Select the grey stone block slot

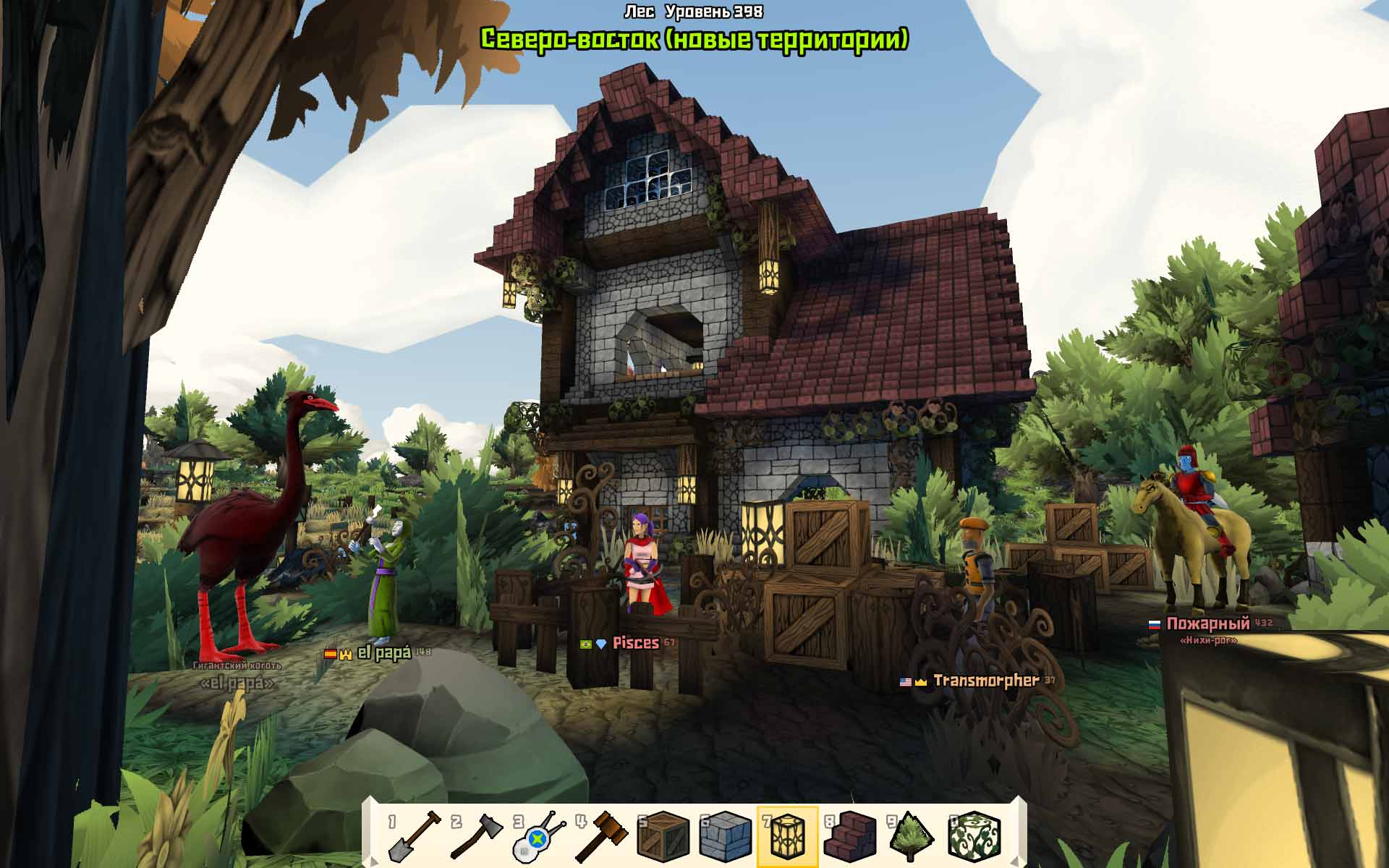pyautogui.click(x=726, y=836)
